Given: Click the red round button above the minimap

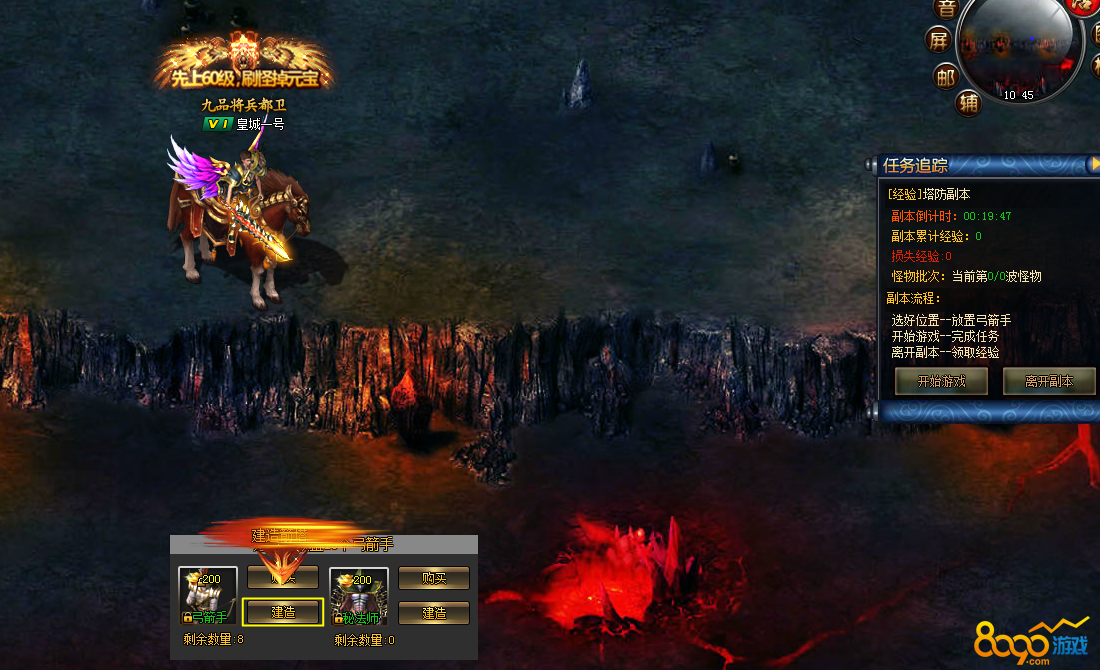Looking at the screenshot, I should coord(1083,5).
